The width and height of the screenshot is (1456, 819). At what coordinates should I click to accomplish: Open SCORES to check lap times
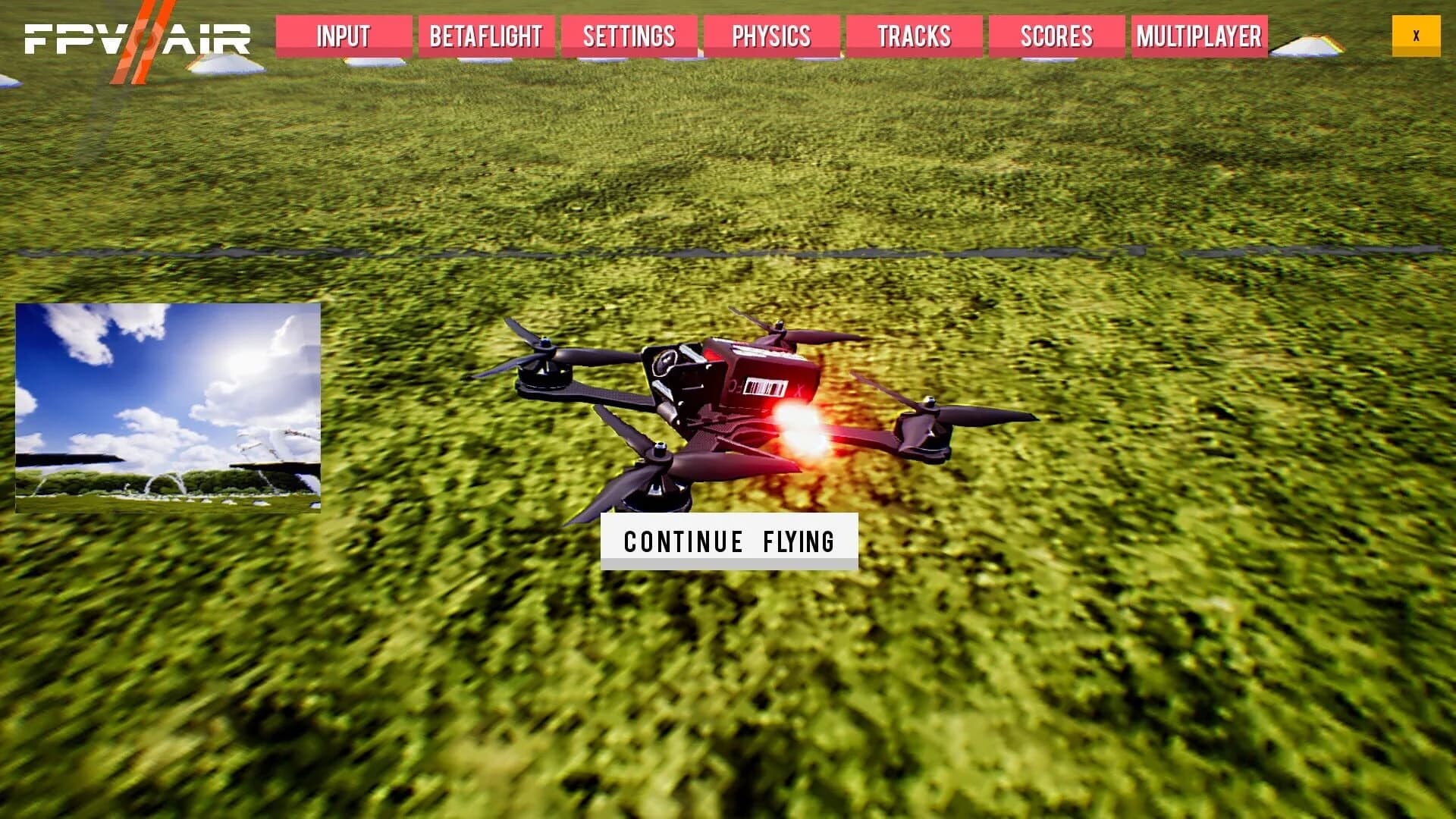[x=1056, y=36]
